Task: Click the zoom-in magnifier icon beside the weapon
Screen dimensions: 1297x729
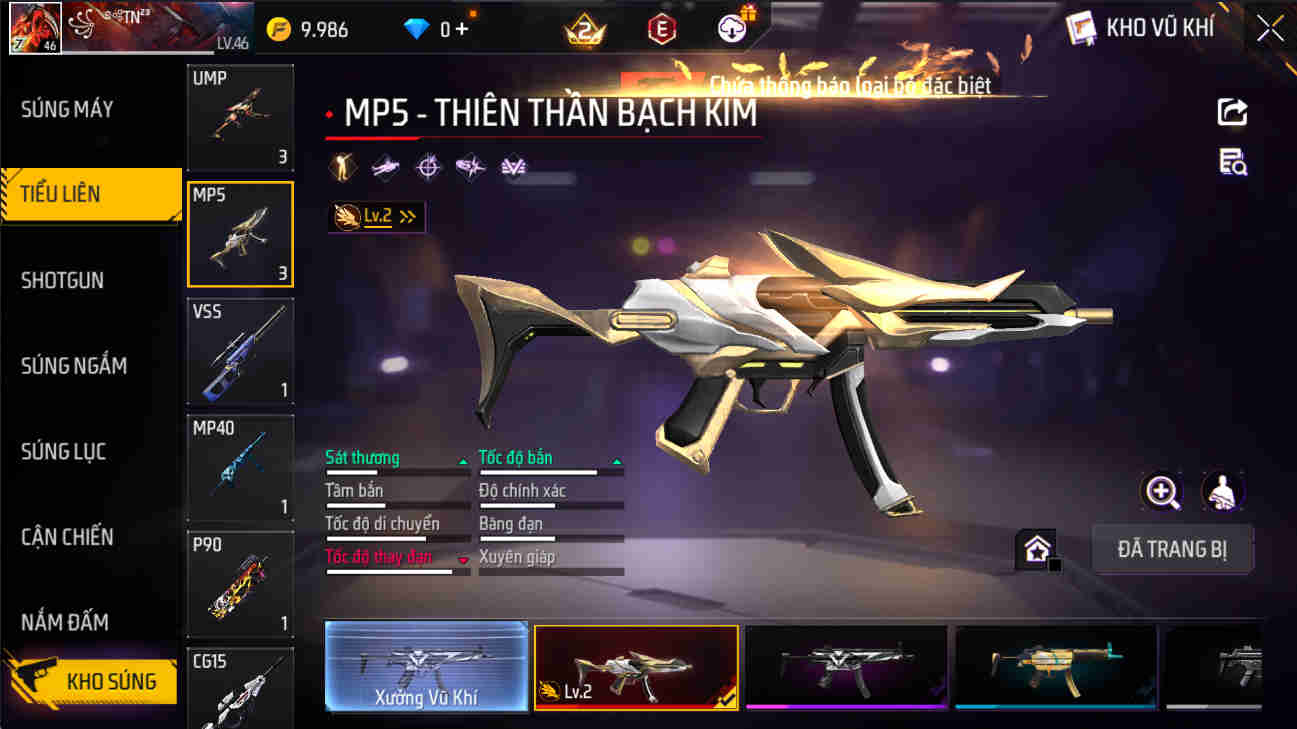Action: point(1161,491)
